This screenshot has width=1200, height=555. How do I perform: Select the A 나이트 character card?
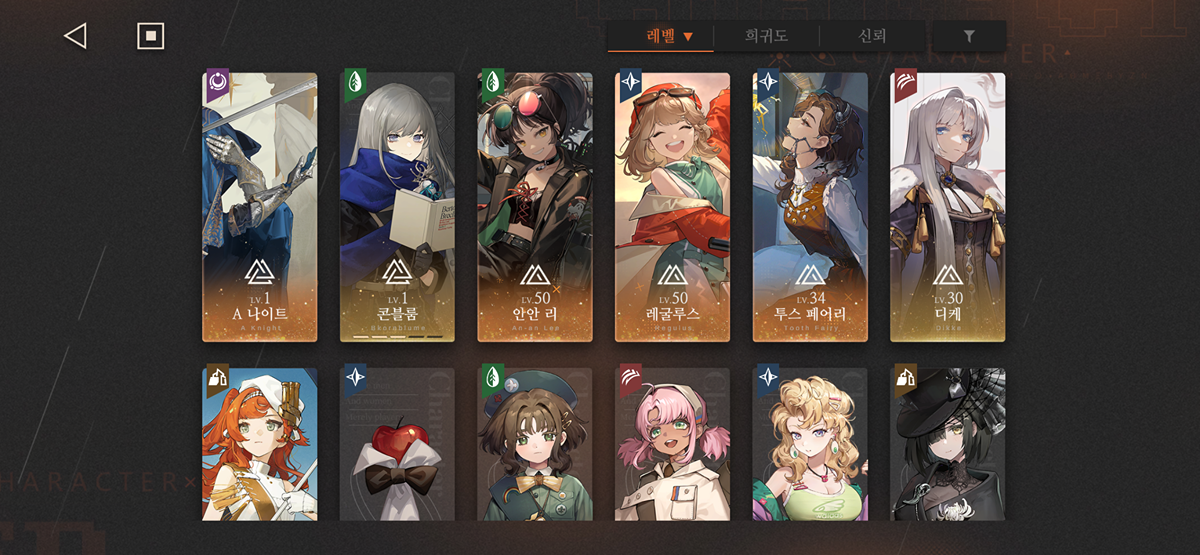[260, 207]
